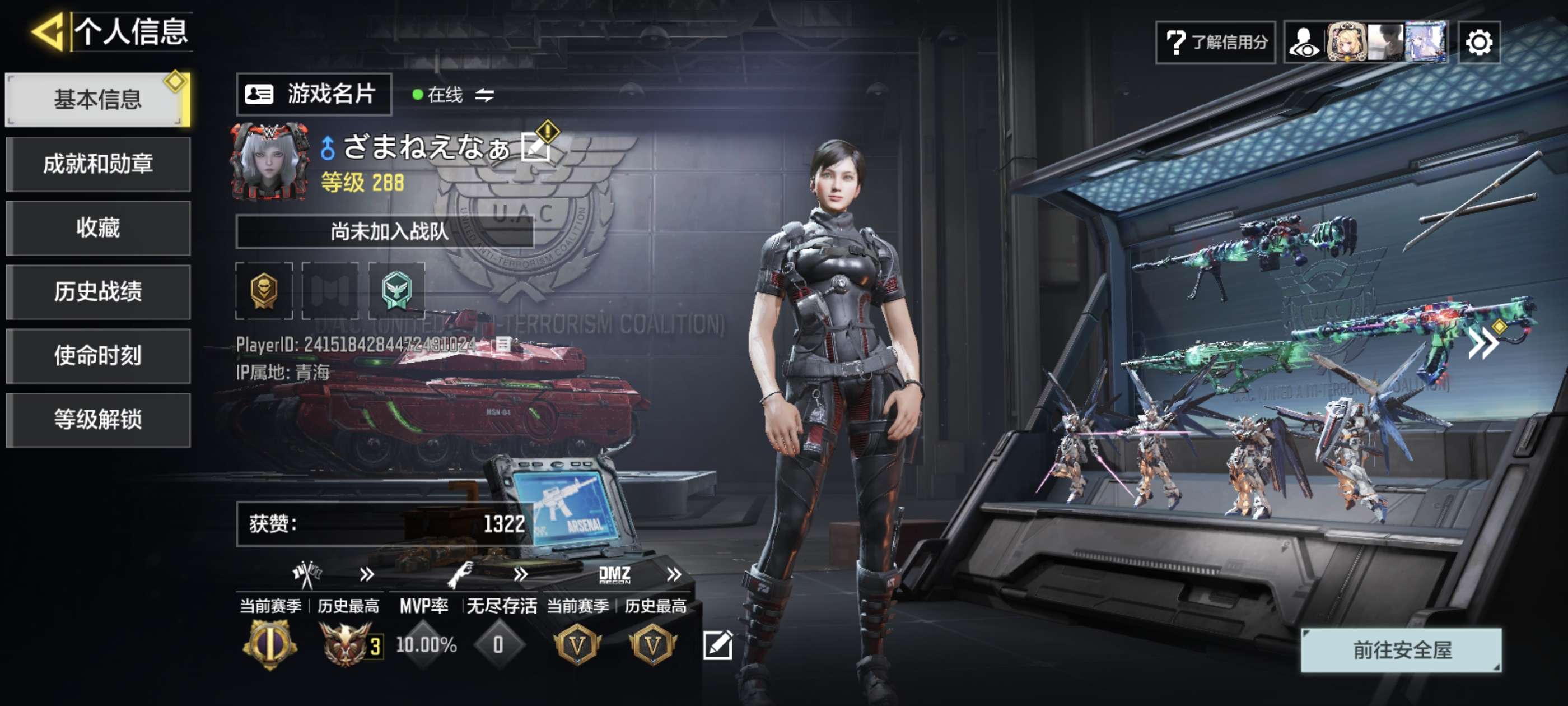Screen dimensions: 1568x706
Task: Go to 前往安全屋 safehouse
Action: tap(1401, 650)
